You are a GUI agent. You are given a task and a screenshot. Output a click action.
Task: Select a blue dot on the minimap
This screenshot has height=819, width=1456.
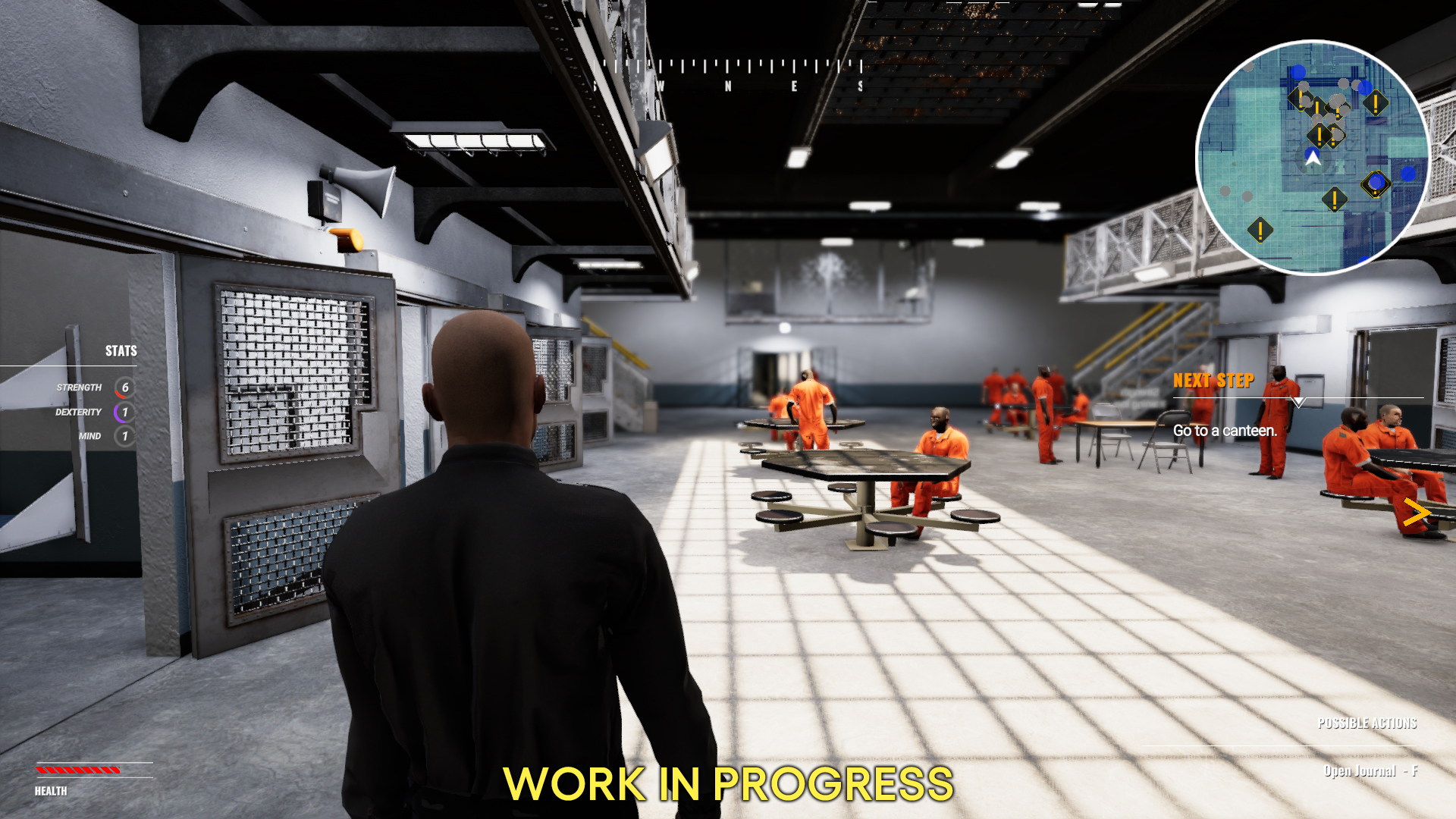point(1298,71)
